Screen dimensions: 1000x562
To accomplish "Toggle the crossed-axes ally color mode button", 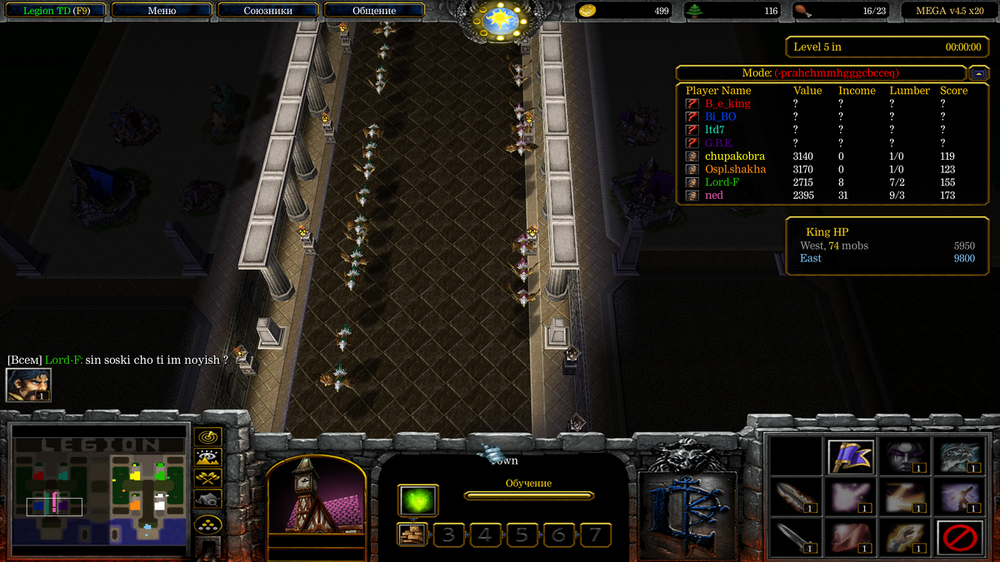I will tap(208, 478).
